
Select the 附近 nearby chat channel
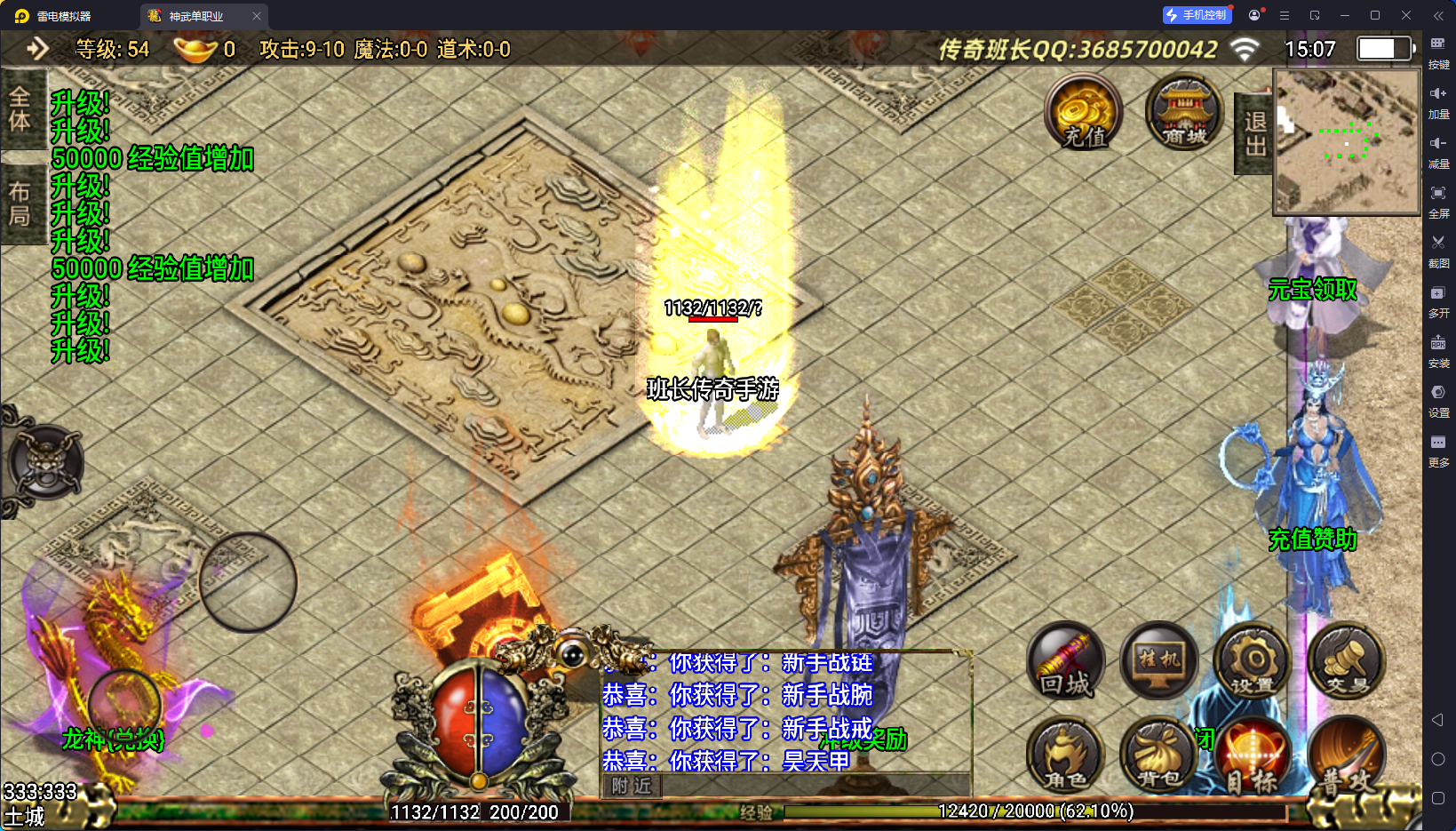point(631,786)
